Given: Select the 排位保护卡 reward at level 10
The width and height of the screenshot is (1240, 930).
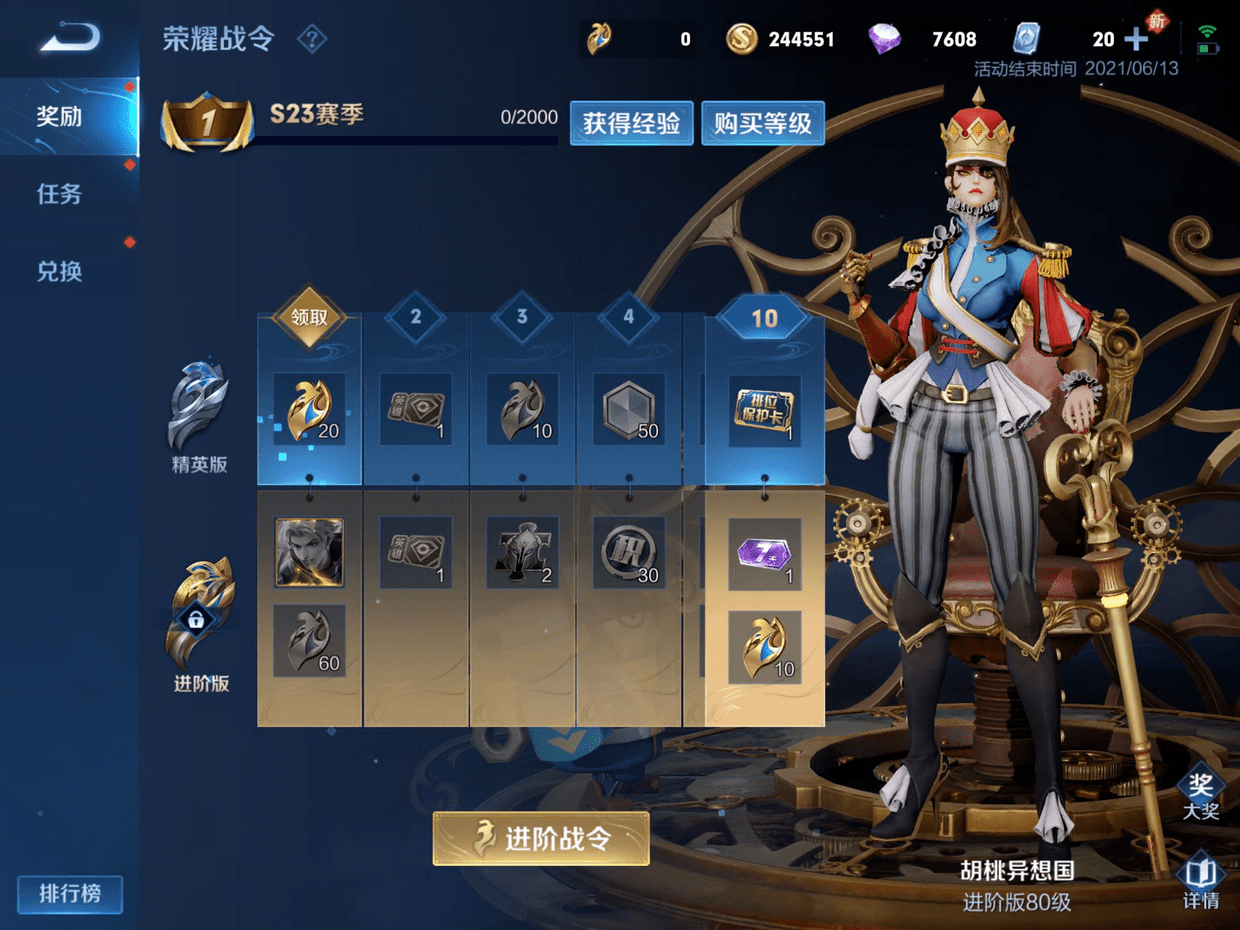Looking at the screenshot, I should (x=764, y=409).
